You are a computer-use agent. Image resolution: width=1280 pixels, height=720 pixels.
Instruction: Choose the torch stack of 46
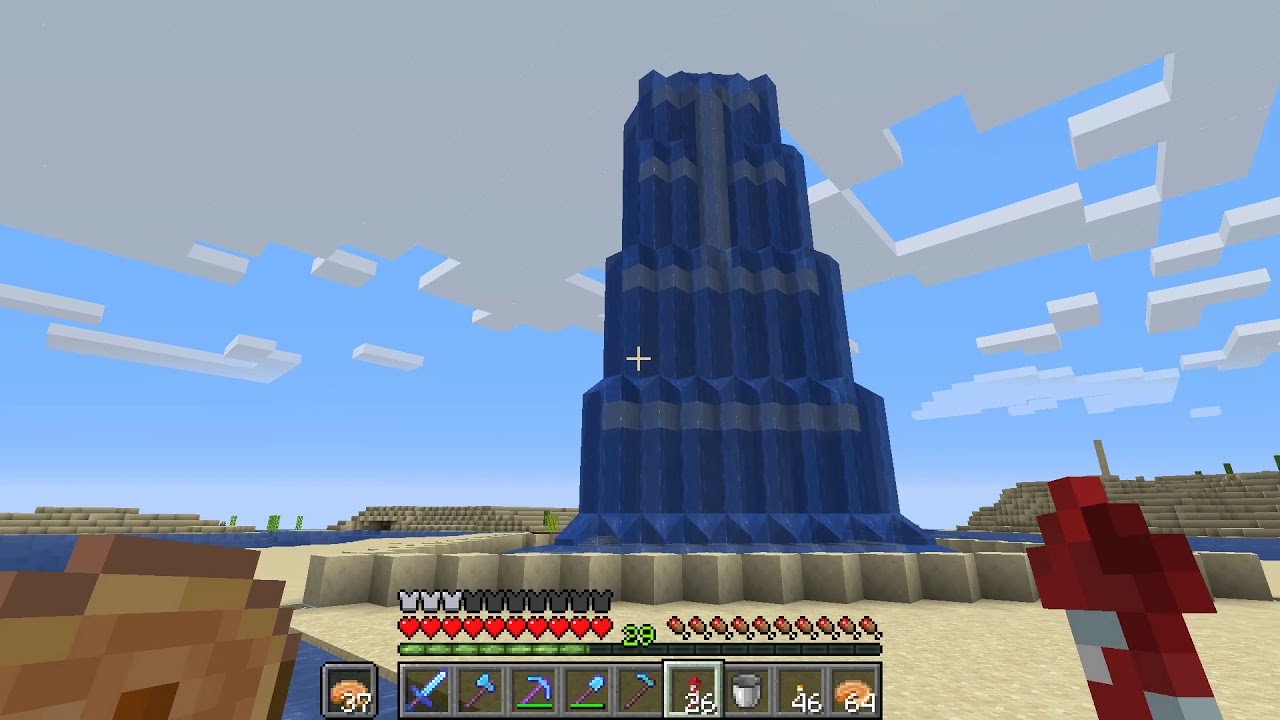801,691
